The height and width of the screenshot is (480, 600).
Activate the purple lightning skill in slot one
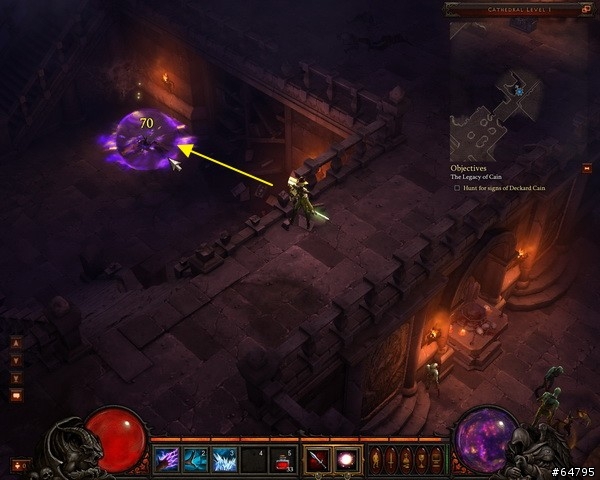click(x=167, y=460)
